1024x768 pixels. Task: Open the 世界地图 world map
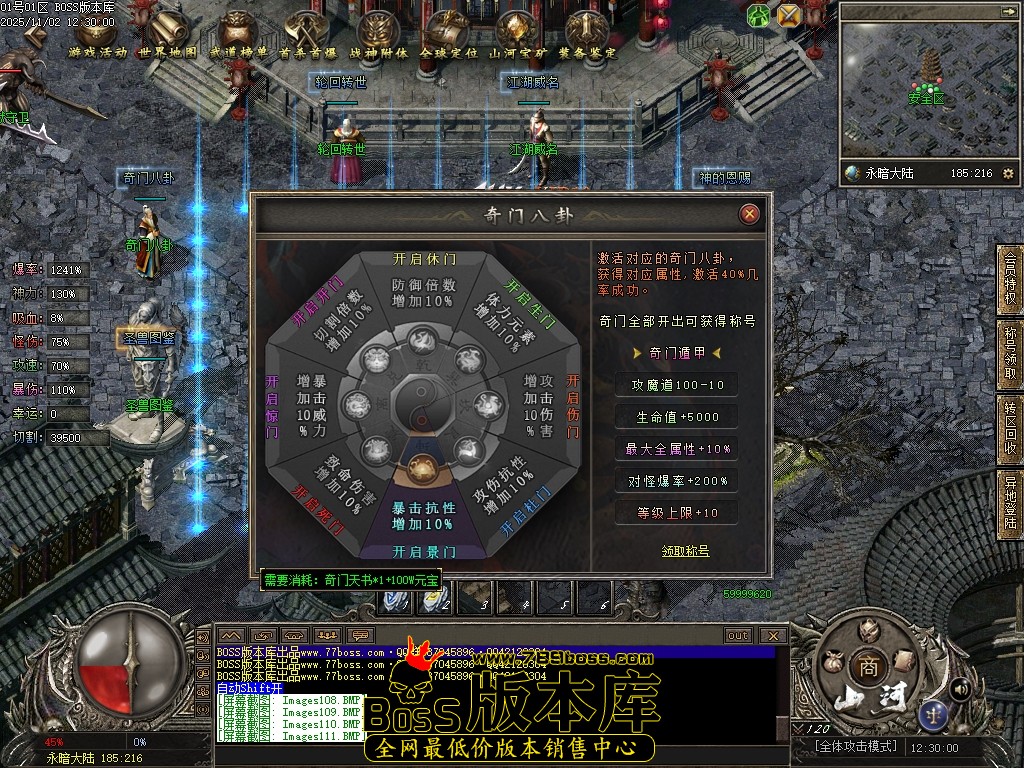tap(168, 36)
